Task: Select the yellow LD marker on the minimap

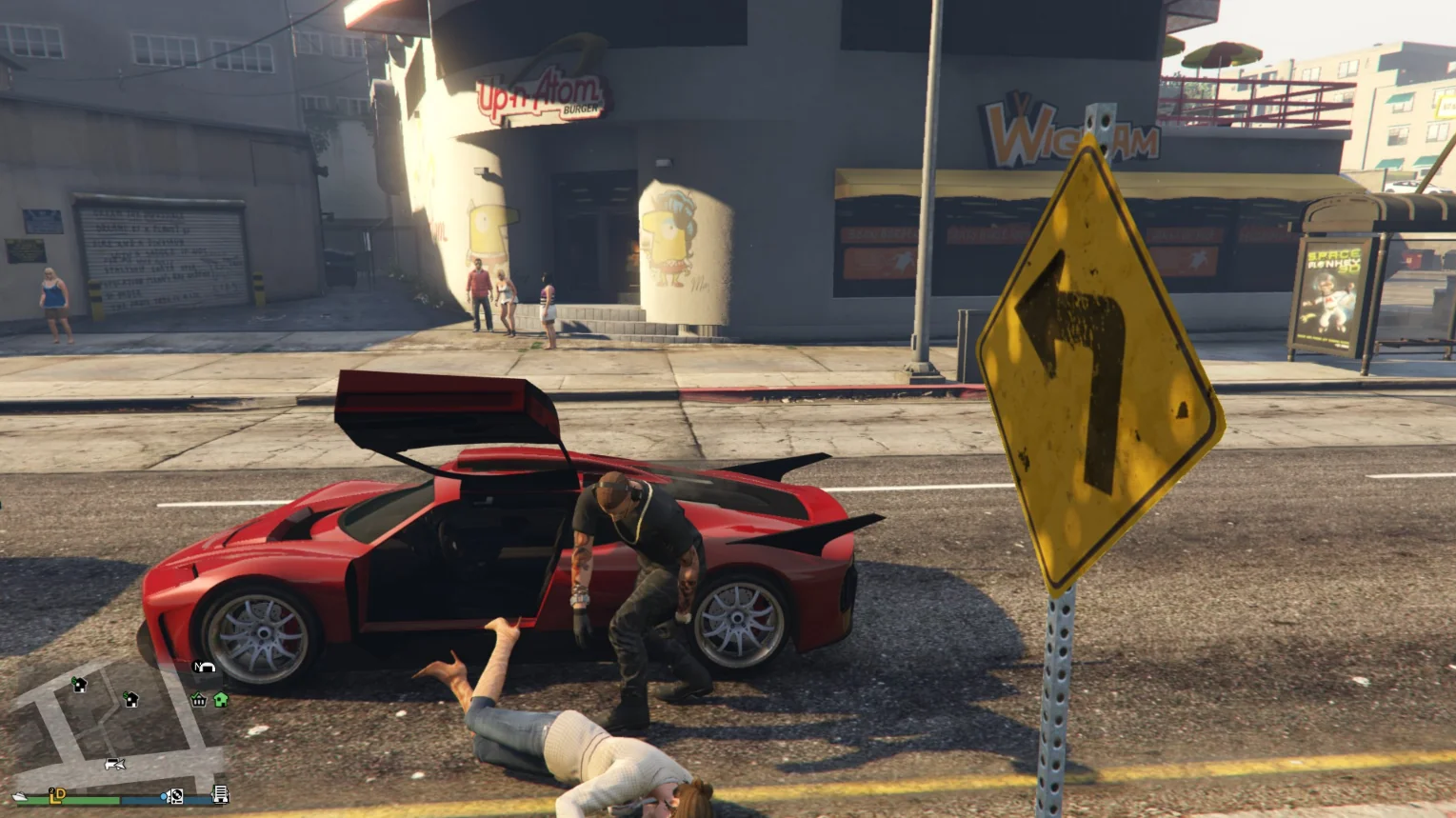Action: pos(55,796)
